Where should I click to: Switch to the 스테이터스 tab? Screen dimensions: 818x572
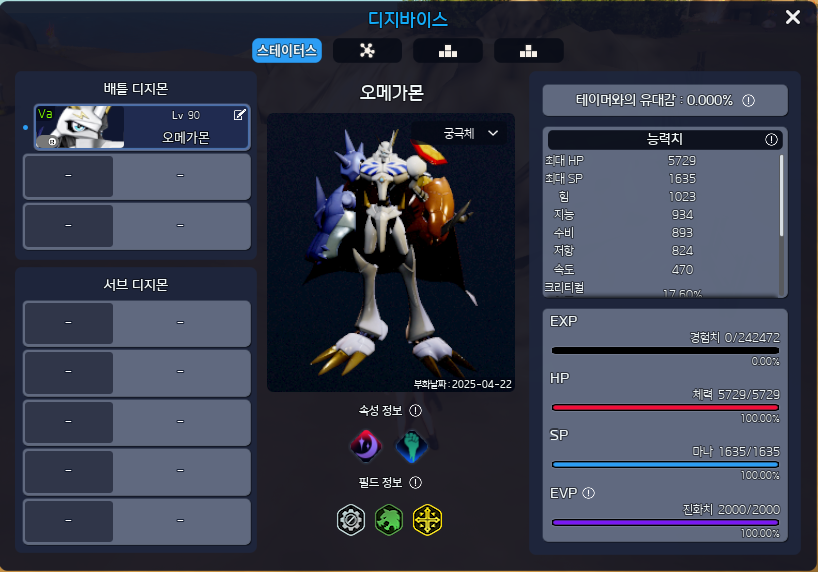click(x=287, y=50)
